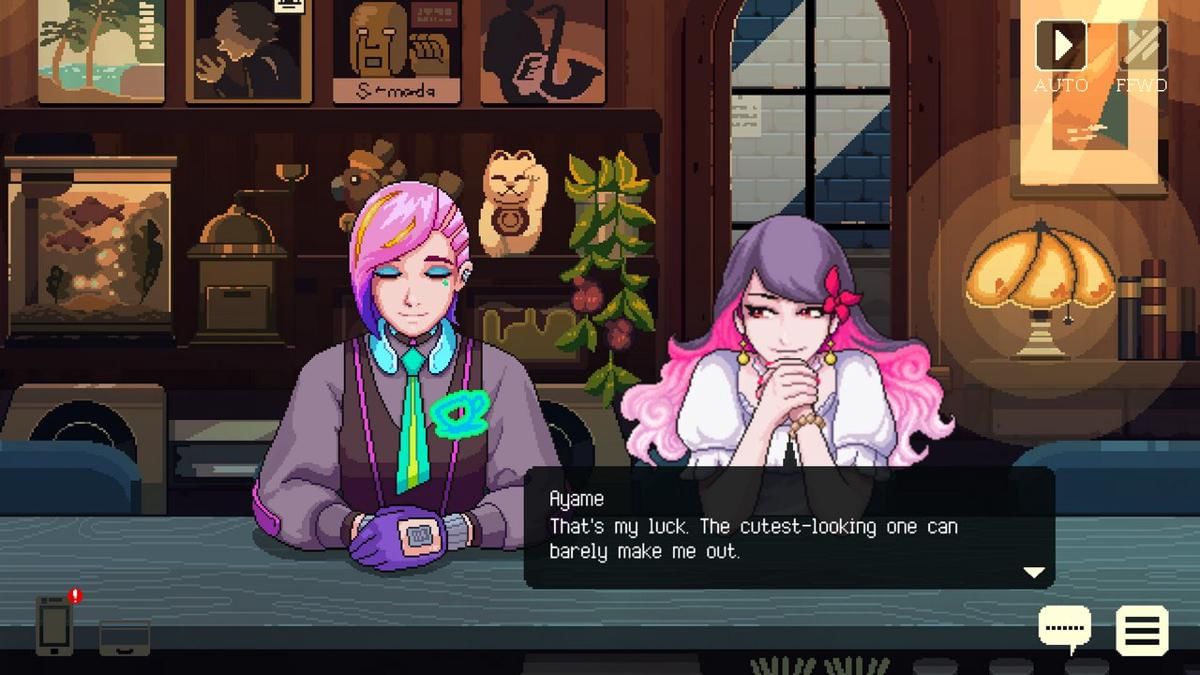Toggle AUTO dialogue playback

coord(1060,46)
